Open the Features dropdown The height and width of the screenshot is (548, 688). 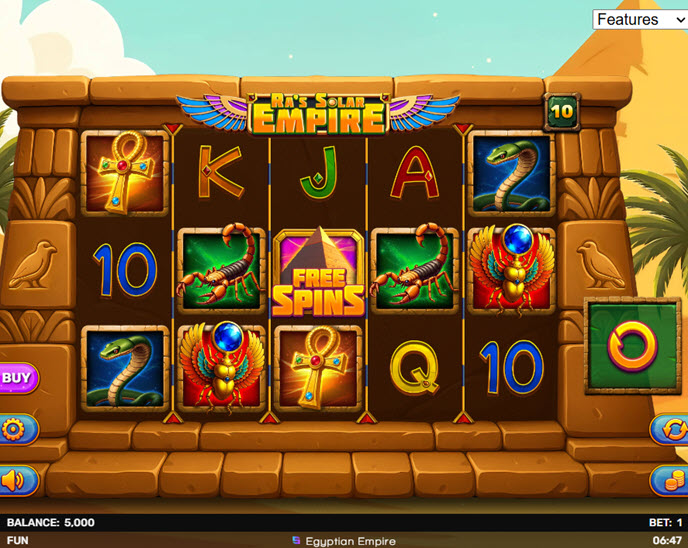coord(640,19)
